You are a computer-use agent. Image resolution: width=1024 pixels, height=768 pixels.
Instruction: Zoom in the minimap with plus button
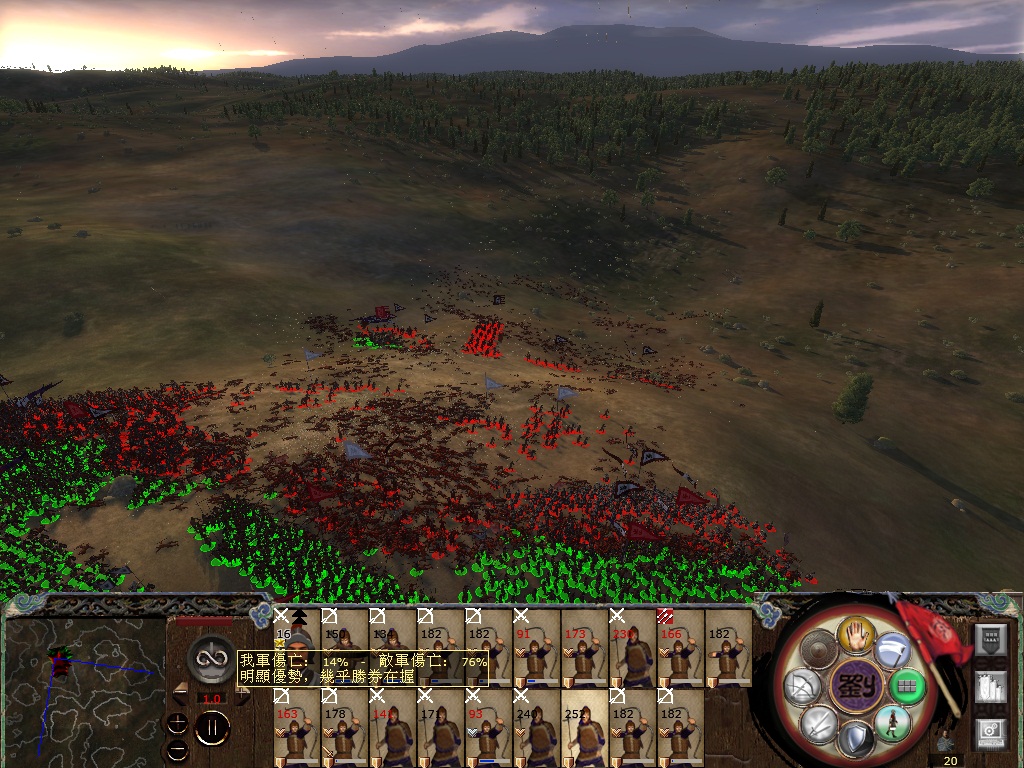tap(178, 723)
